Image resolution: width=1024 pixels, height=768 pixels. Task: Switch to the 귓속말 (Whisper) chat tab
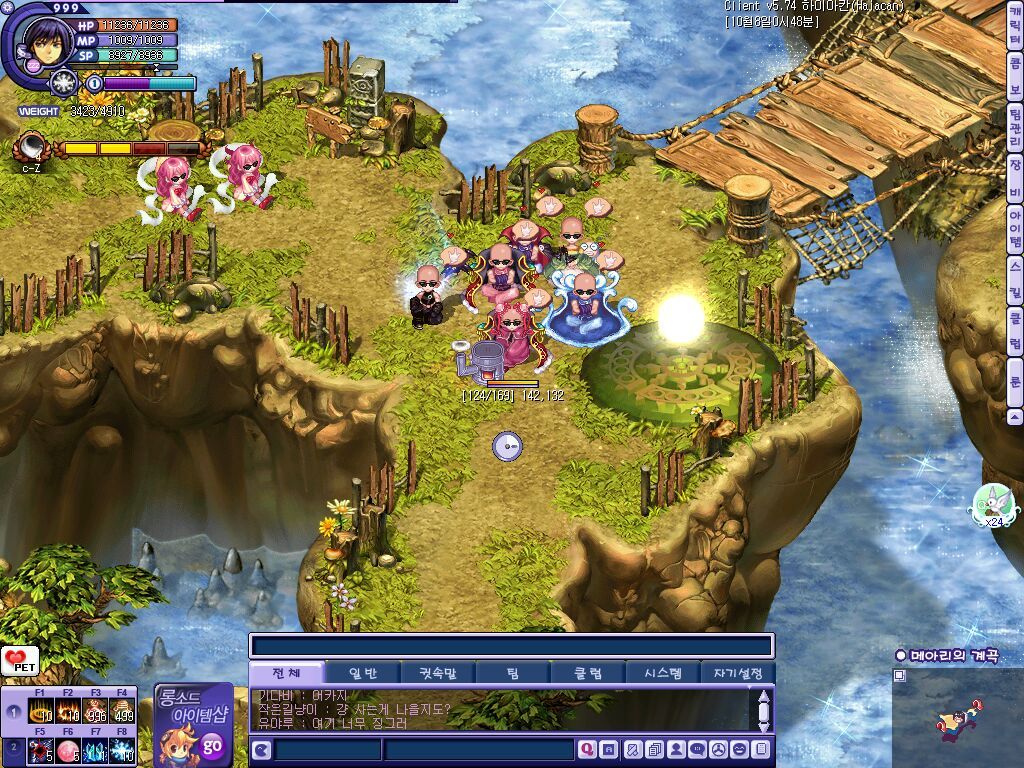click(436, 673)
